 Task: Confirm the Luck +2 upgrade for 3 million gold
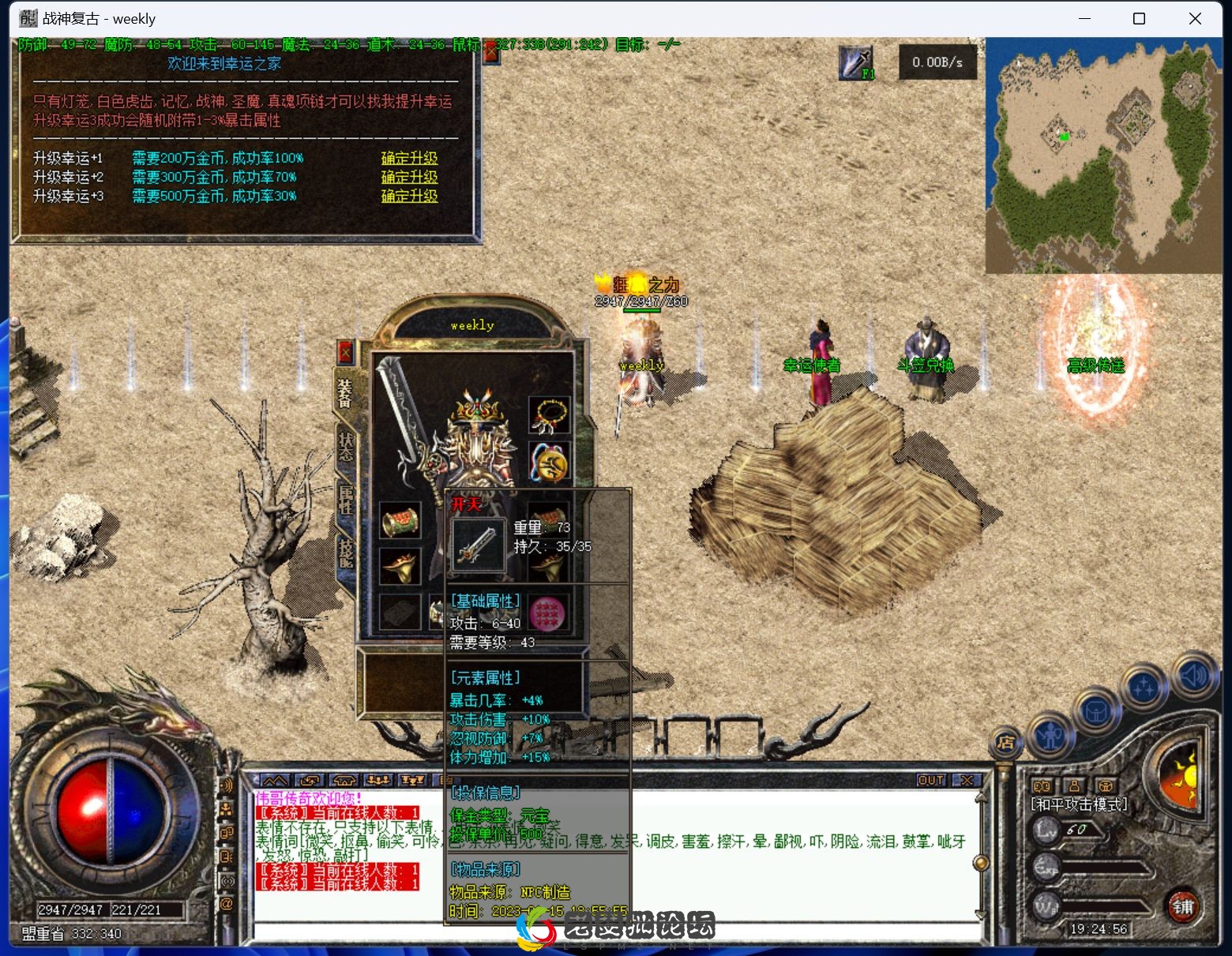tap(409, 177)
